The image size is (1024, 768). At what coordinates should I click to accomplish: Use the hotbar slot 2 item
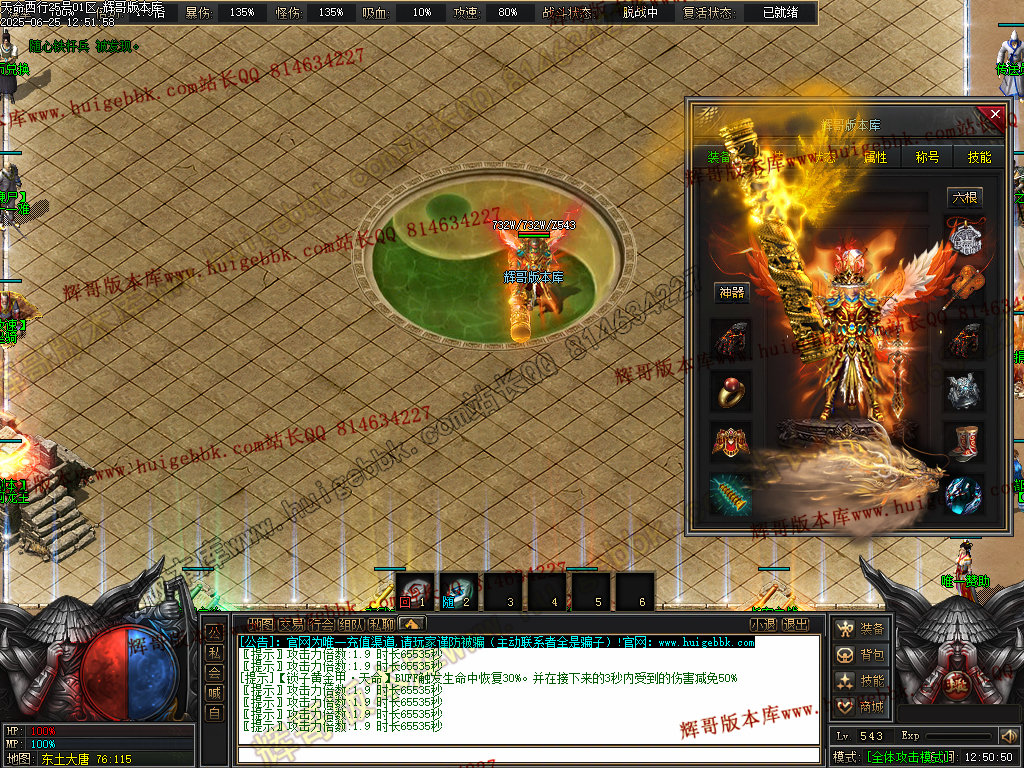point(459,592)
